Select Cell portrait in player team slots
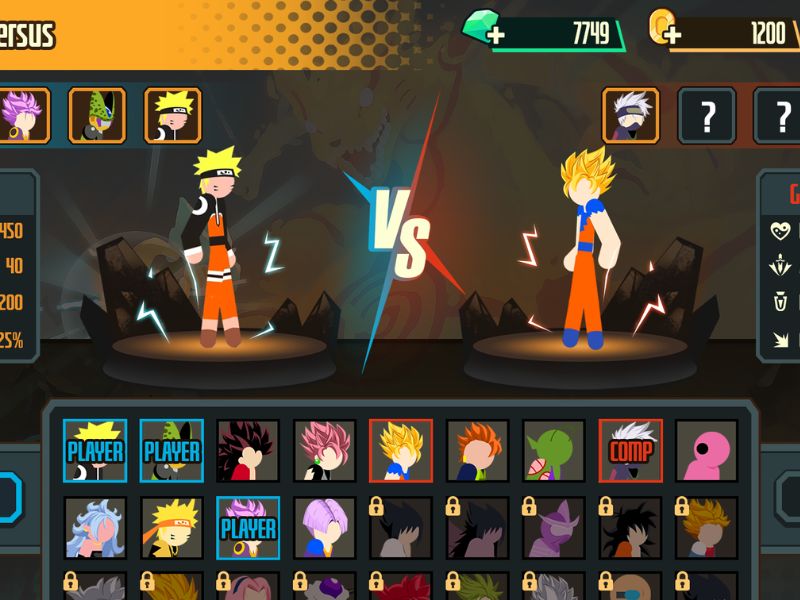This screenshot has height=600, width=800. 97,115
